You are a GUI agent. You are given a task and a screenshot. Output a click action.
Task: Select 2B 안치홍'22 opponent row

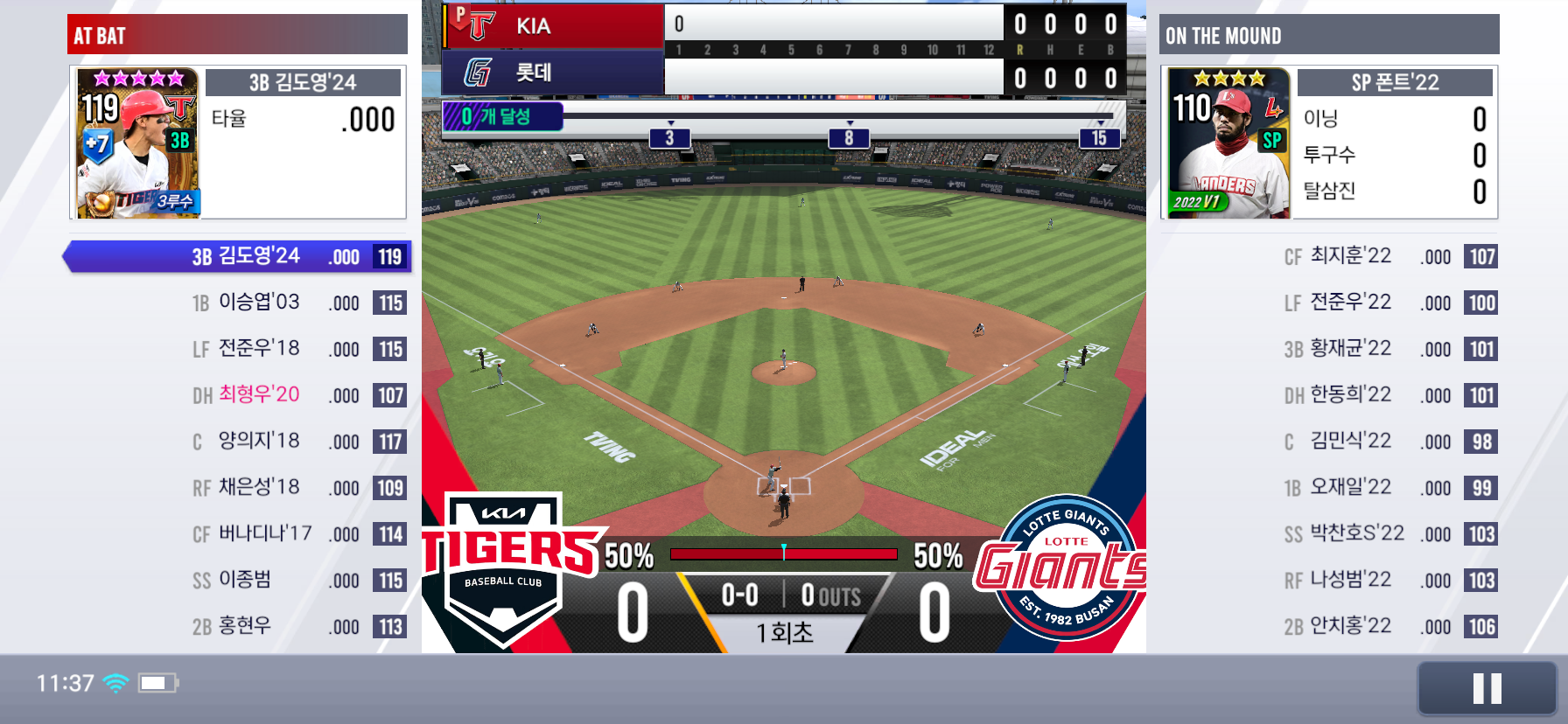(1389, 627)
